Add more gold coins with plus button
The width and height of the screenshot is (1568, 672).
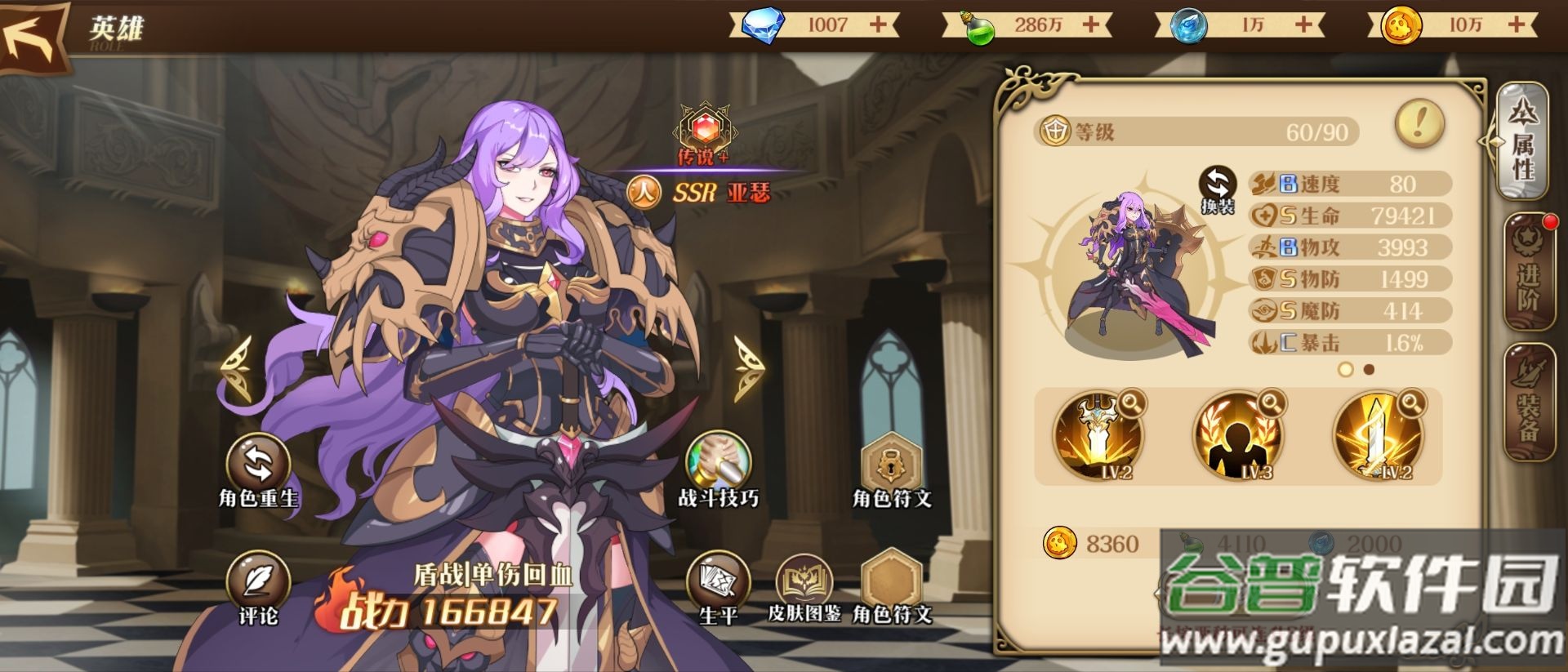pyautogui.click(x=1517, y=24)
